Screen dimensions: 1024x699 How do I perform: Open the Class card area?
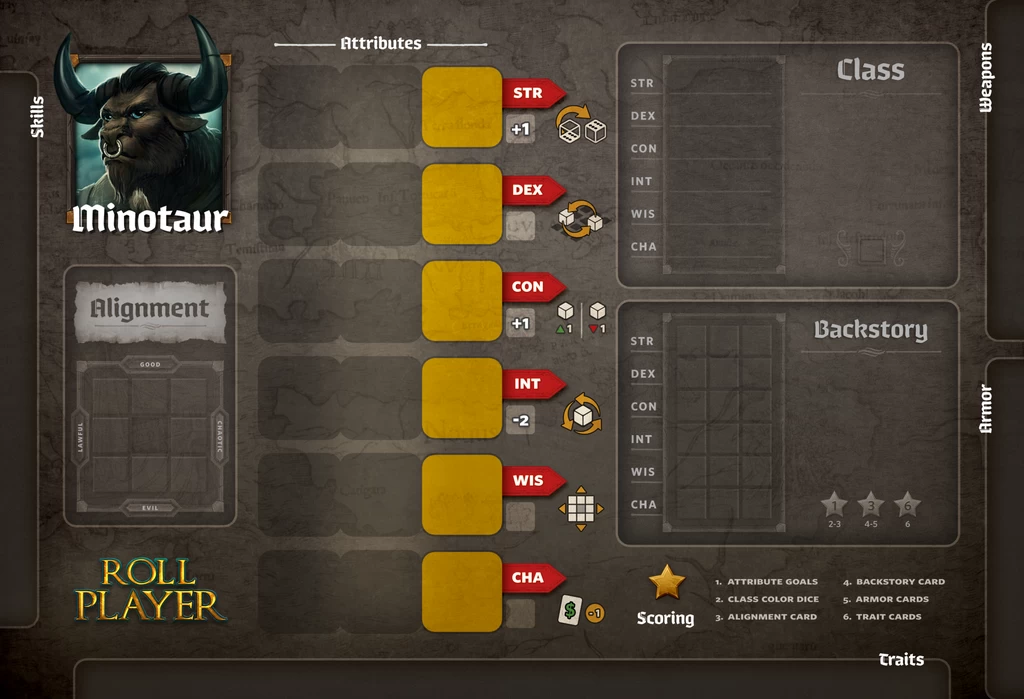(787, 165)
